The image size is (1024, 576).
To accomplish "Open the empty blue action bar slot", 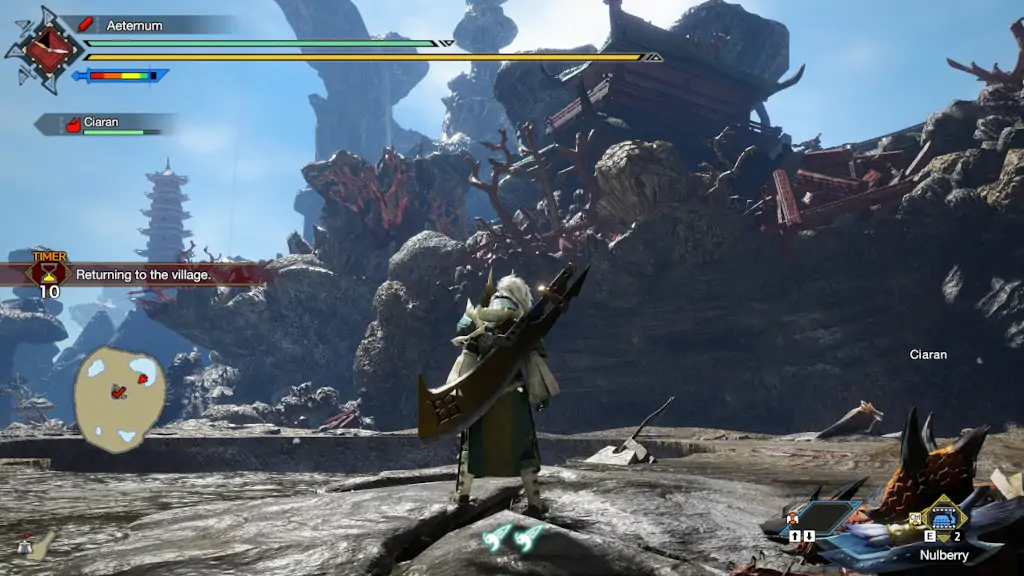I will click(820, 518).
